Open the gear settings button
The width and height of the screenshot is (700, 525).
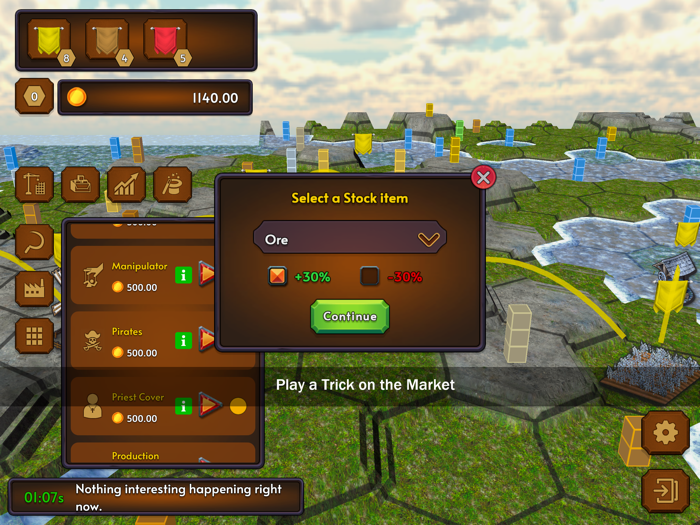[x=662, y=433]
